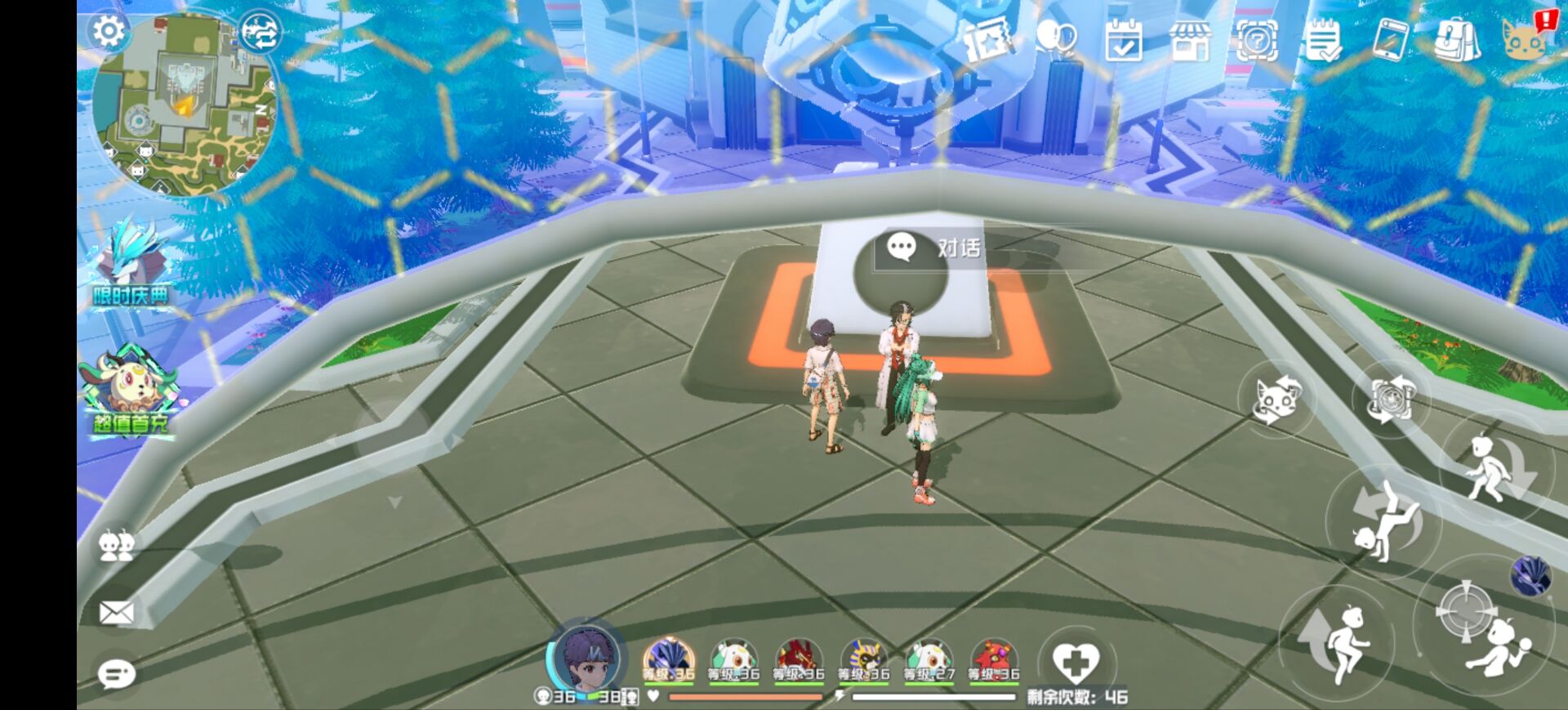Open the balloons event icon
The width and height of the screenshot is (1568, 710).
click(1055, 38)
